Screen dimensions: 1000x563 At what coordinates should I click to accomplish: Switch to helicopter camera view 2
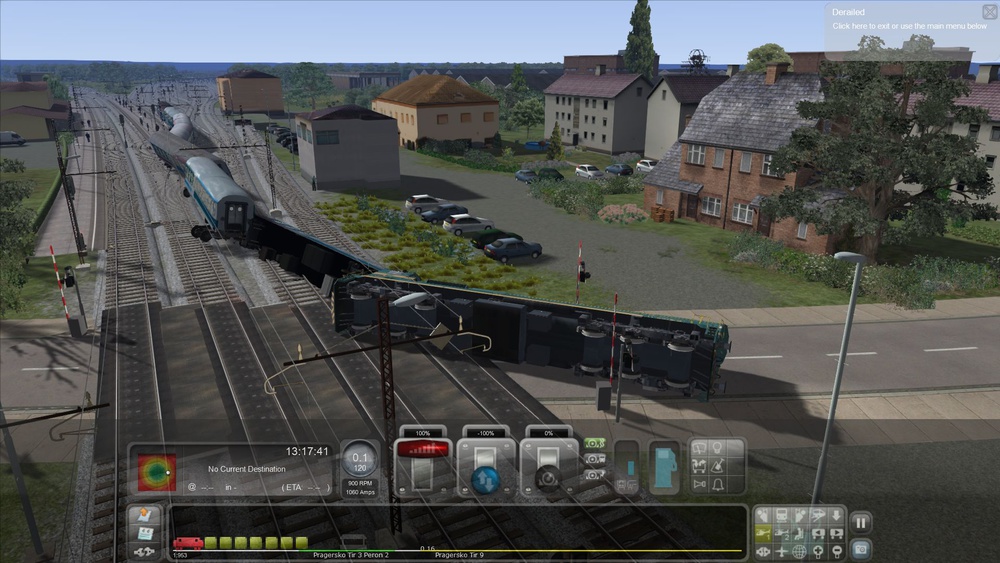coord(781,533)
